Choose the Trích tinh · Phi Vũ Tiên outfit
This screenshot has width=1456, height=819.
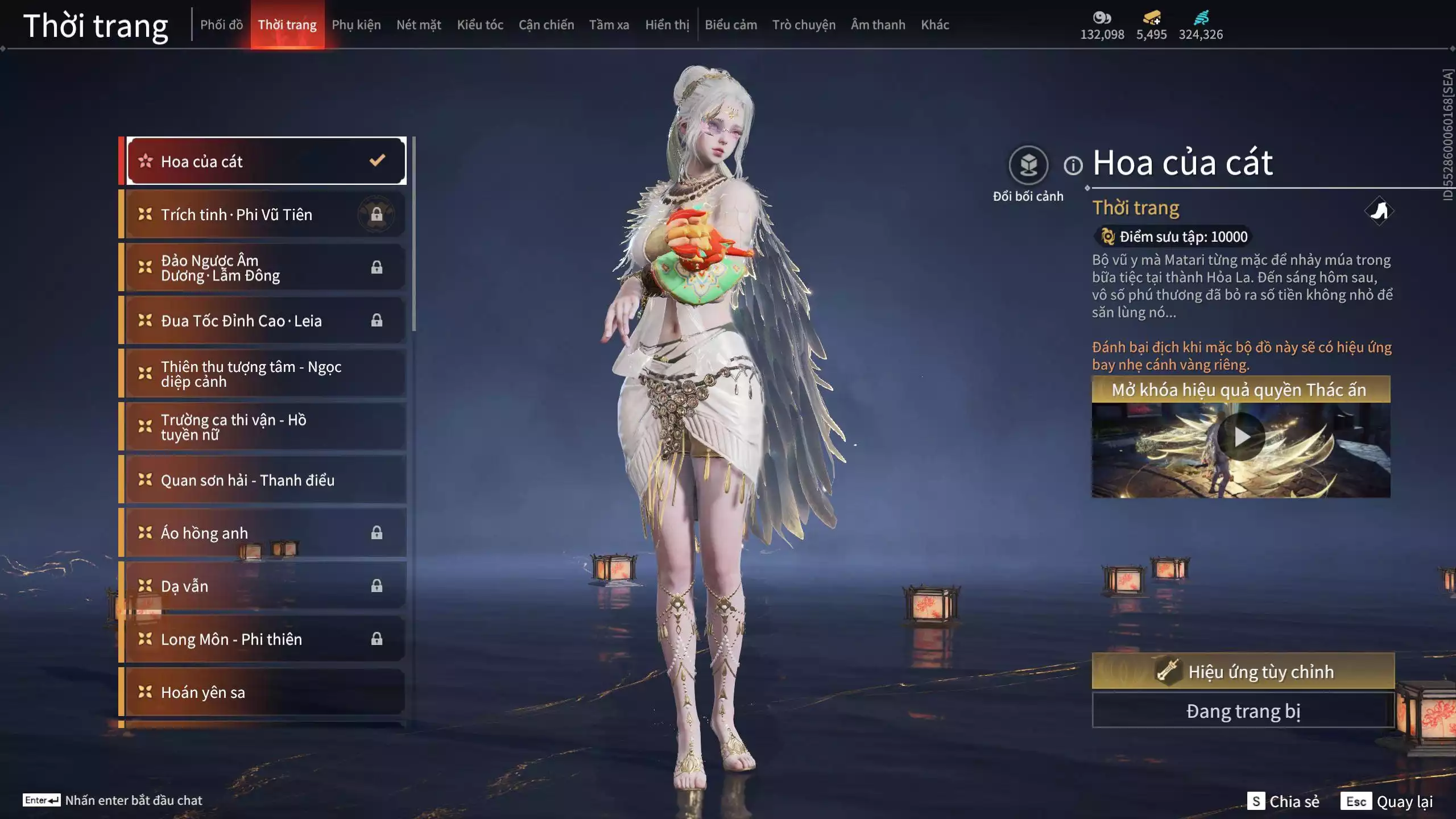[265, 214]
